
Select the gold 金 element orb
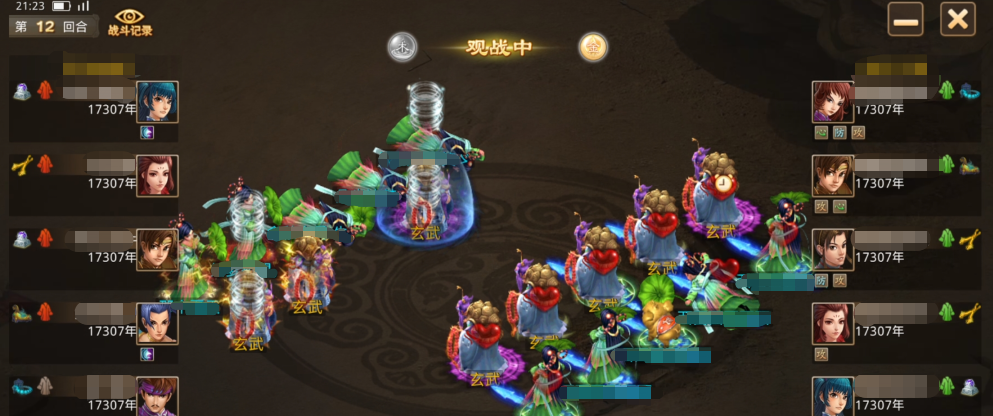[593, 46]
